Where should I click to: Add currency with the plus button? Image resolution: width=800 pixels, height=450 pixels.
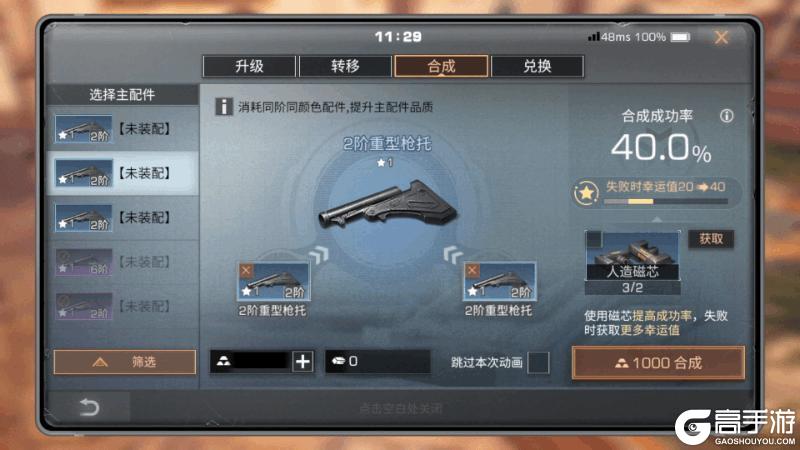[x=302, y=362]
